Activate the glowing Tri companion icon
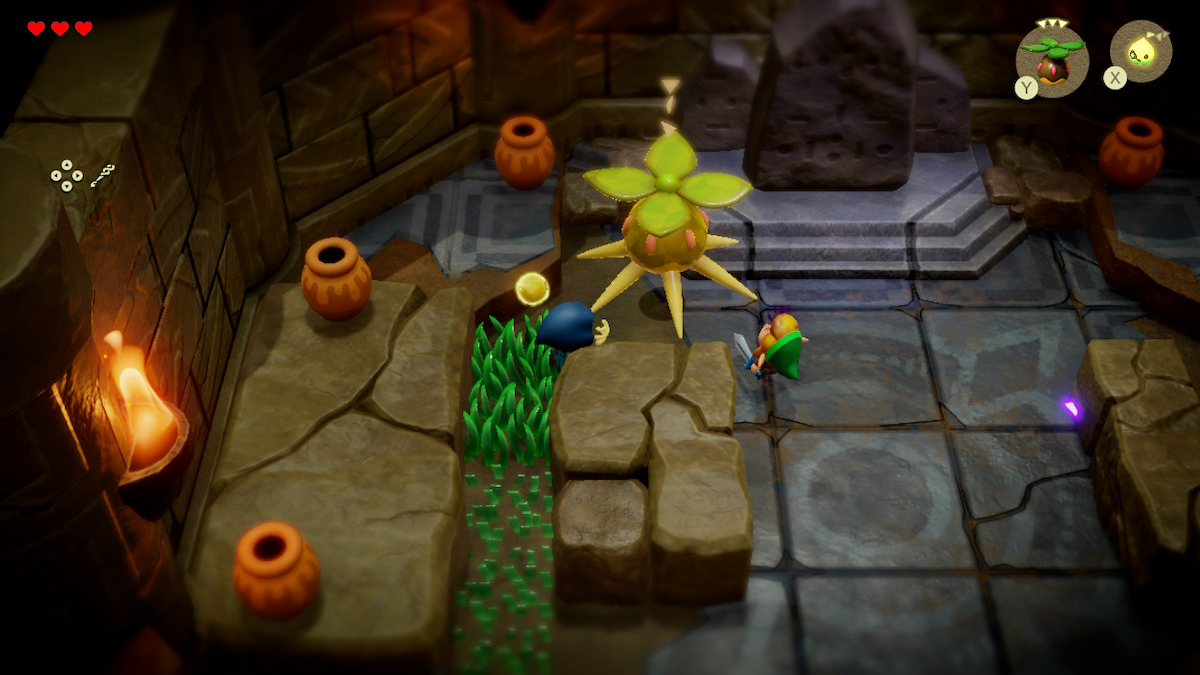Viewport: 1200px width, 675px height. pos(1141,52)
